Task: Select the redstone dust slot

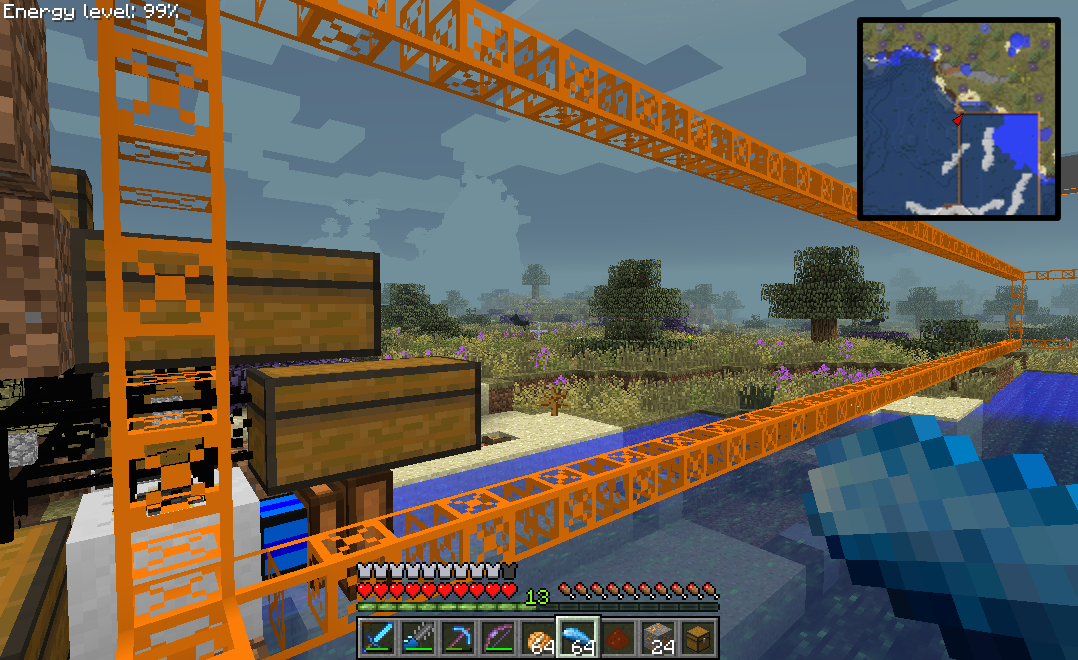Action: point(619,637)
